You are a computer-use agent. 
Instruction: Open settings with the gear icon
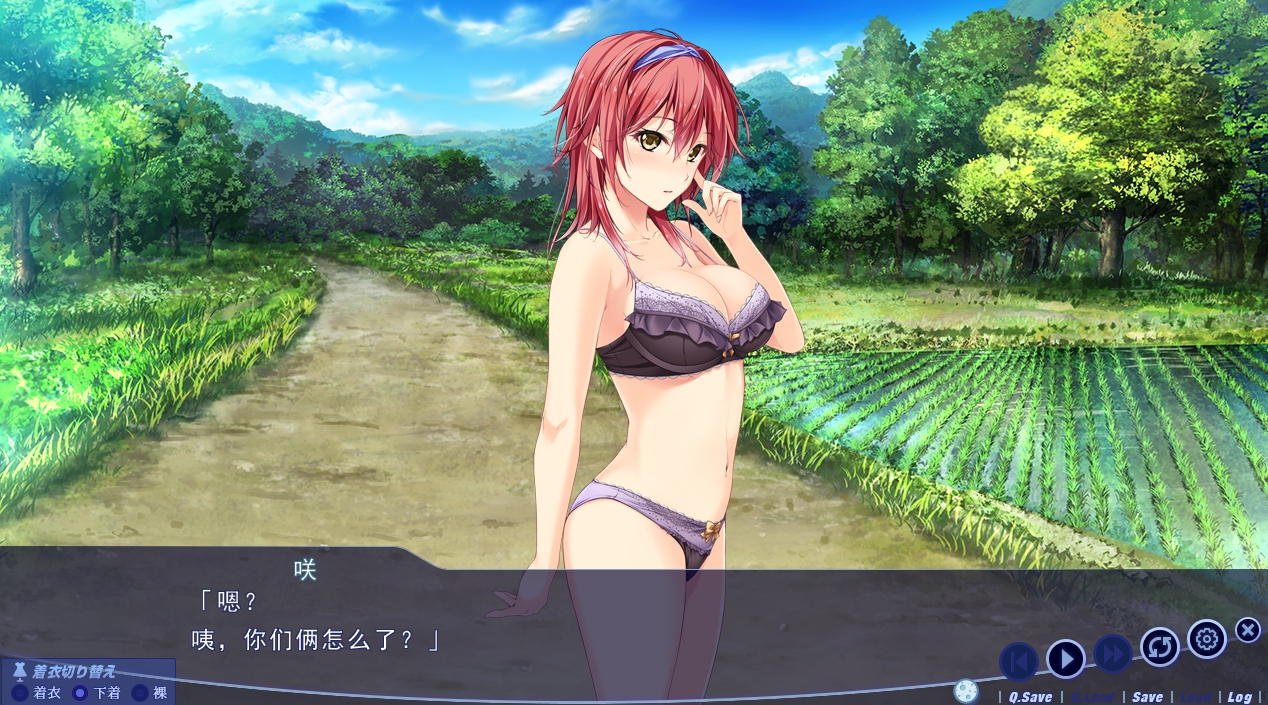pyautogui.click(x=1207, y=639)
